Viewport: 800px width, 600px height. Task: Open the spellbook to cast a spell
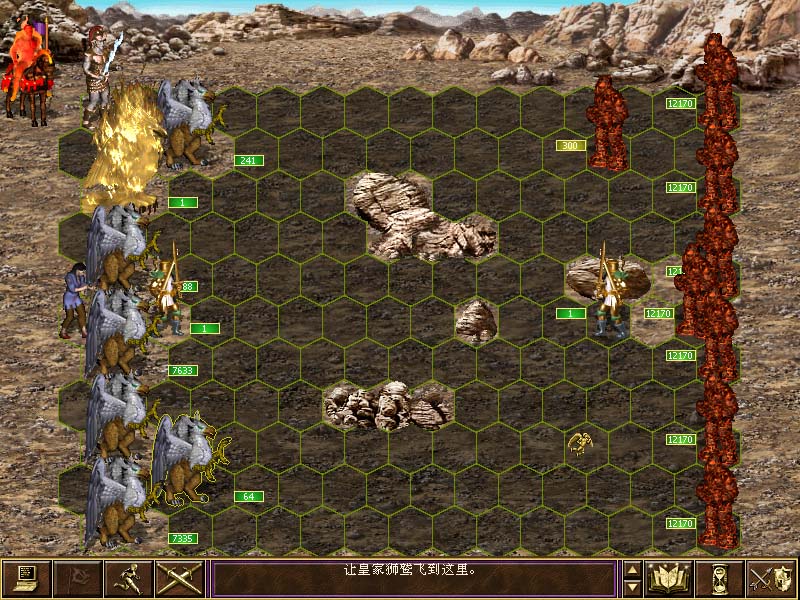click(669, 578)
